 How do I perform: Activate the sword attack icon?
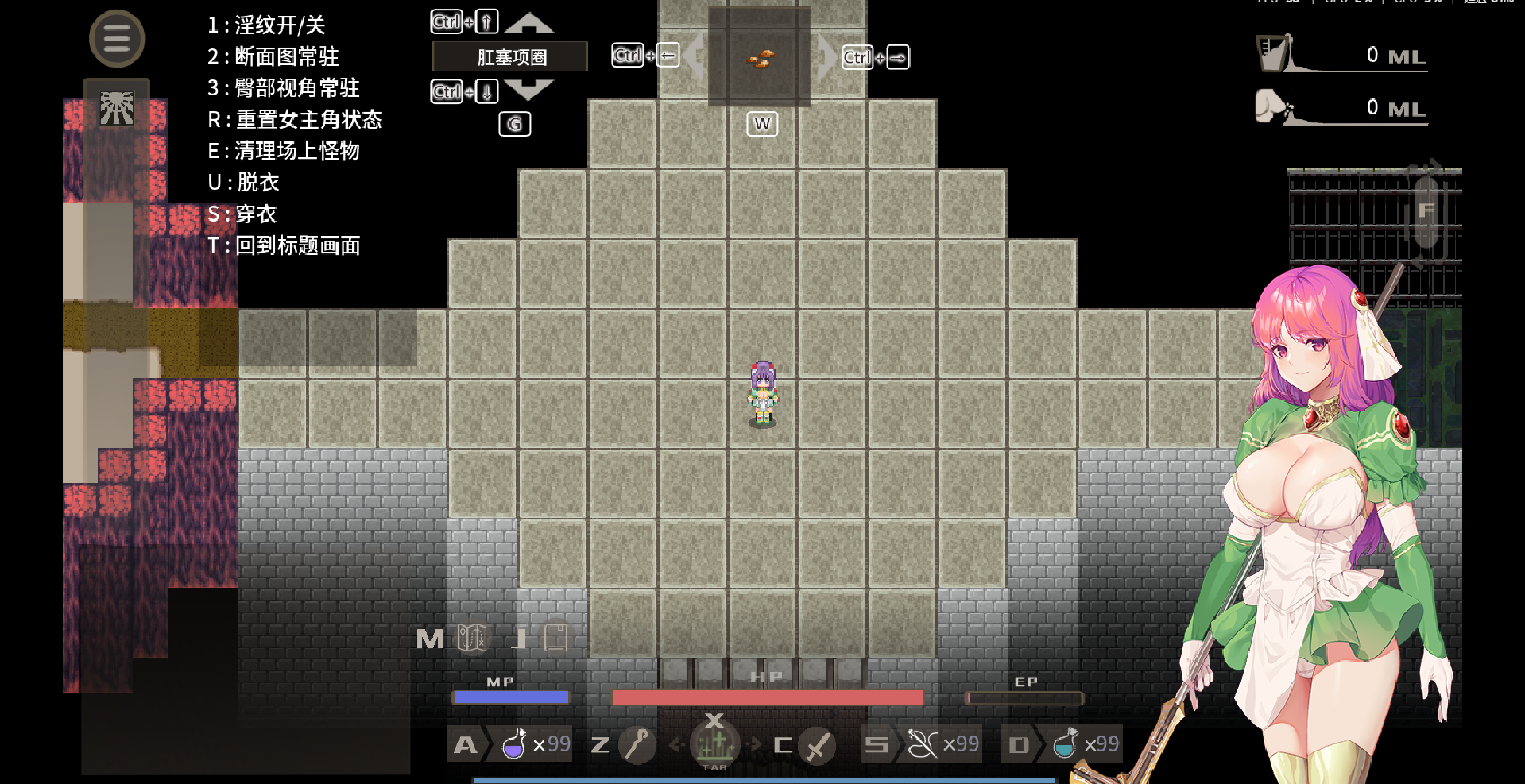817,745
